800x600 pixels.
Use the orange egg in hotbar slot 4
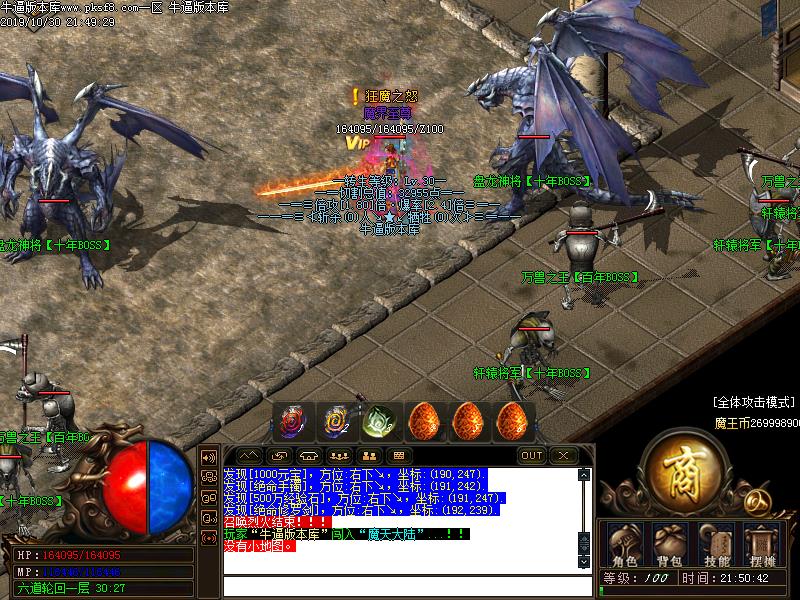coord(424,421)
